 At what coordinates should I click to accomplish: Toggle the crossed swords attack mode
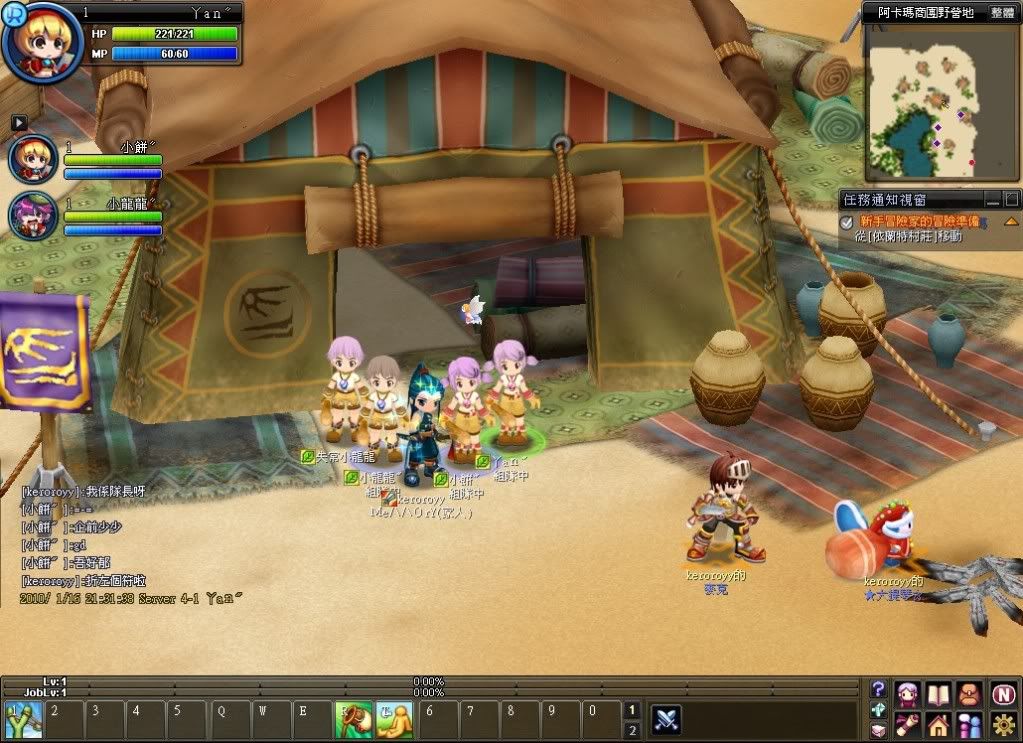667,718
